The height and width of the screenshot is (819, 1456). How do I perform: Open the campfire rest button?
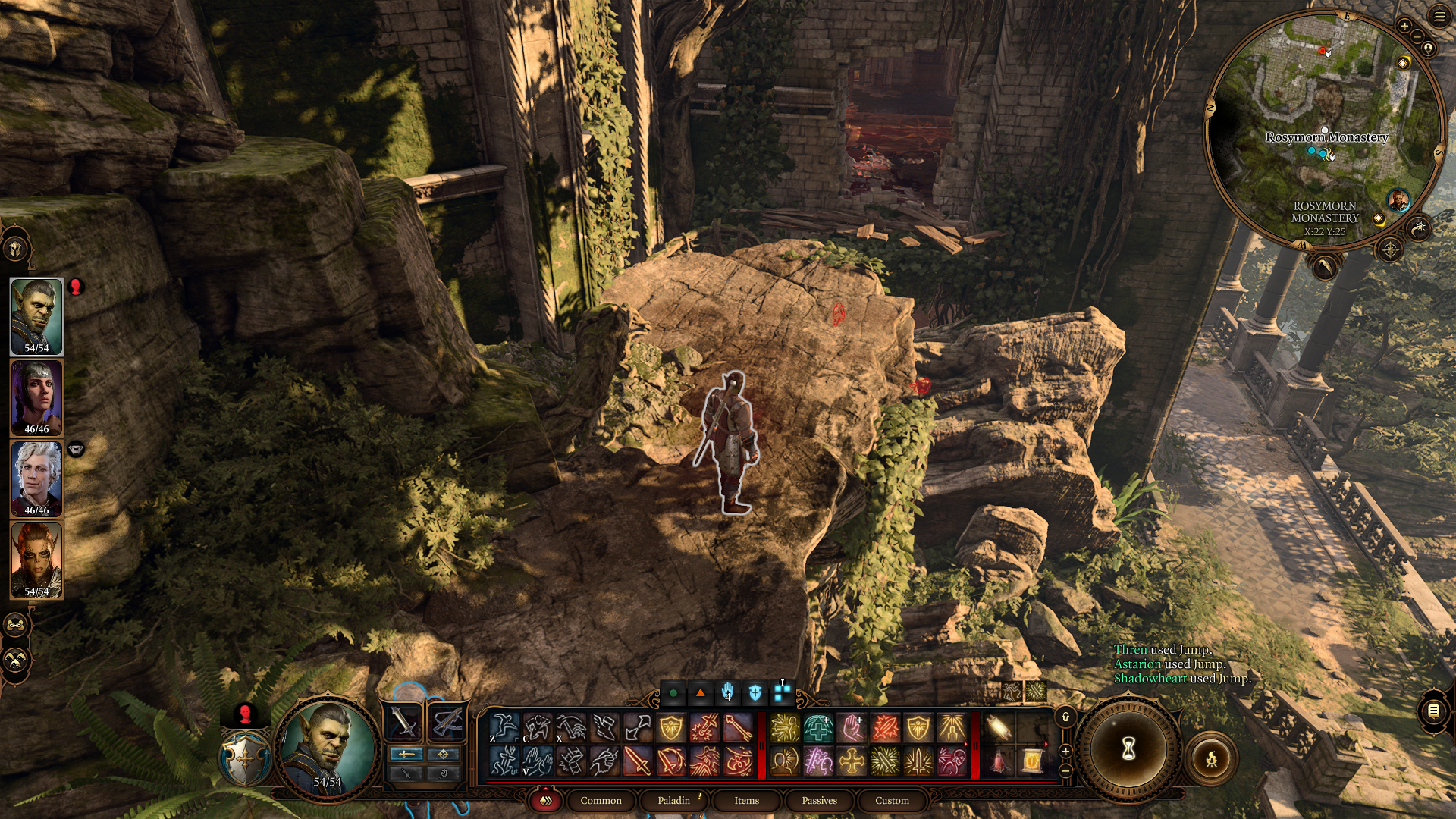pos(1211,758)
